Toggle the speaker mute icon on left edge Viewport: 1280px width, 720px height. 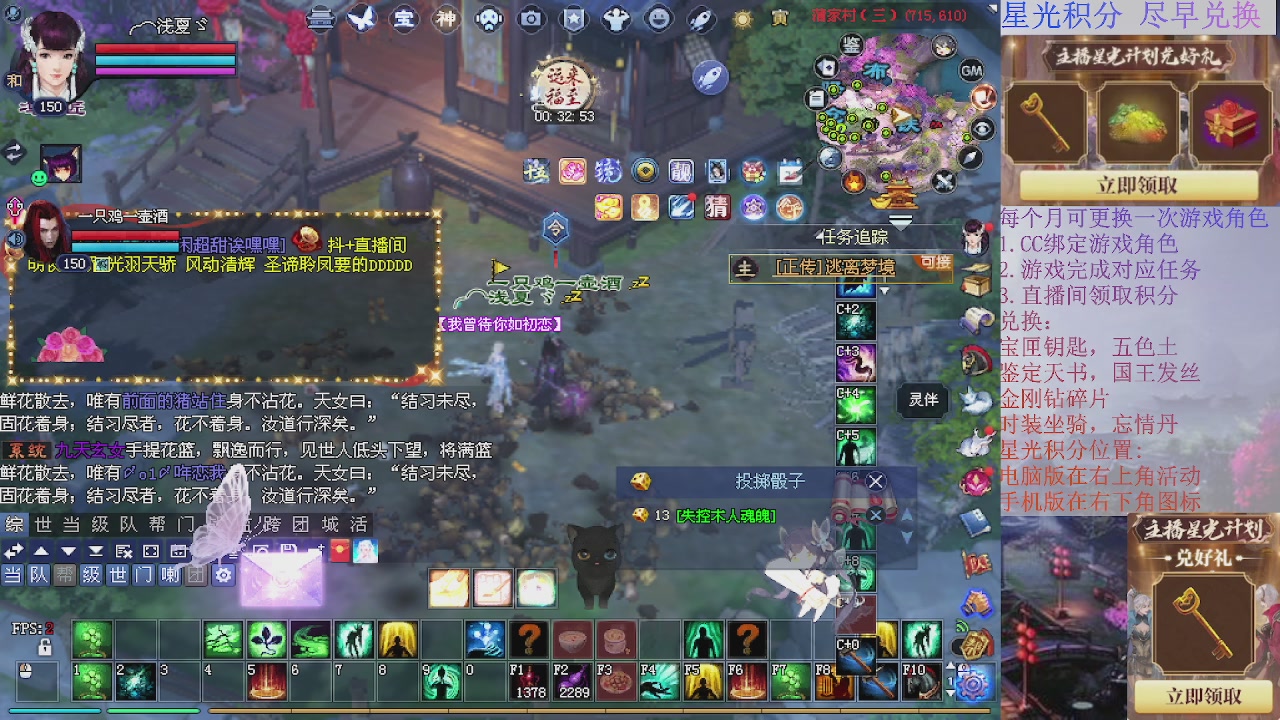(16, 239)
